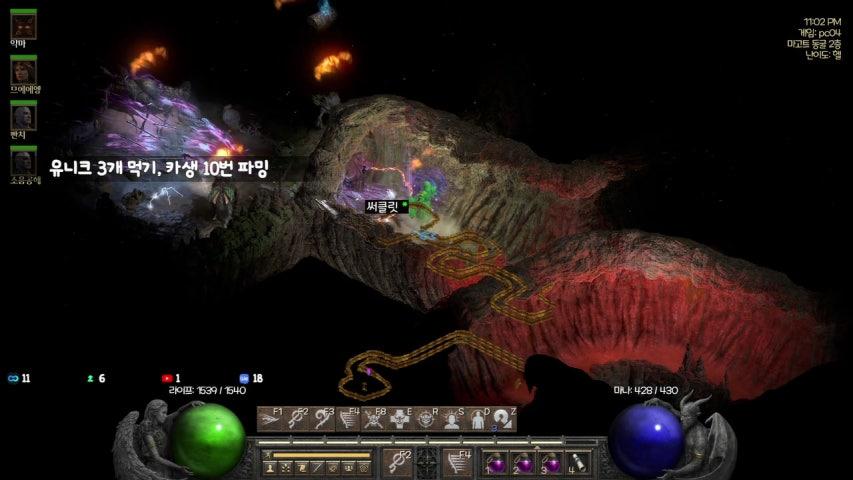Open the character screen mini-panel button
The height and width of the screenshot is (480, 853).
[269, 467]
